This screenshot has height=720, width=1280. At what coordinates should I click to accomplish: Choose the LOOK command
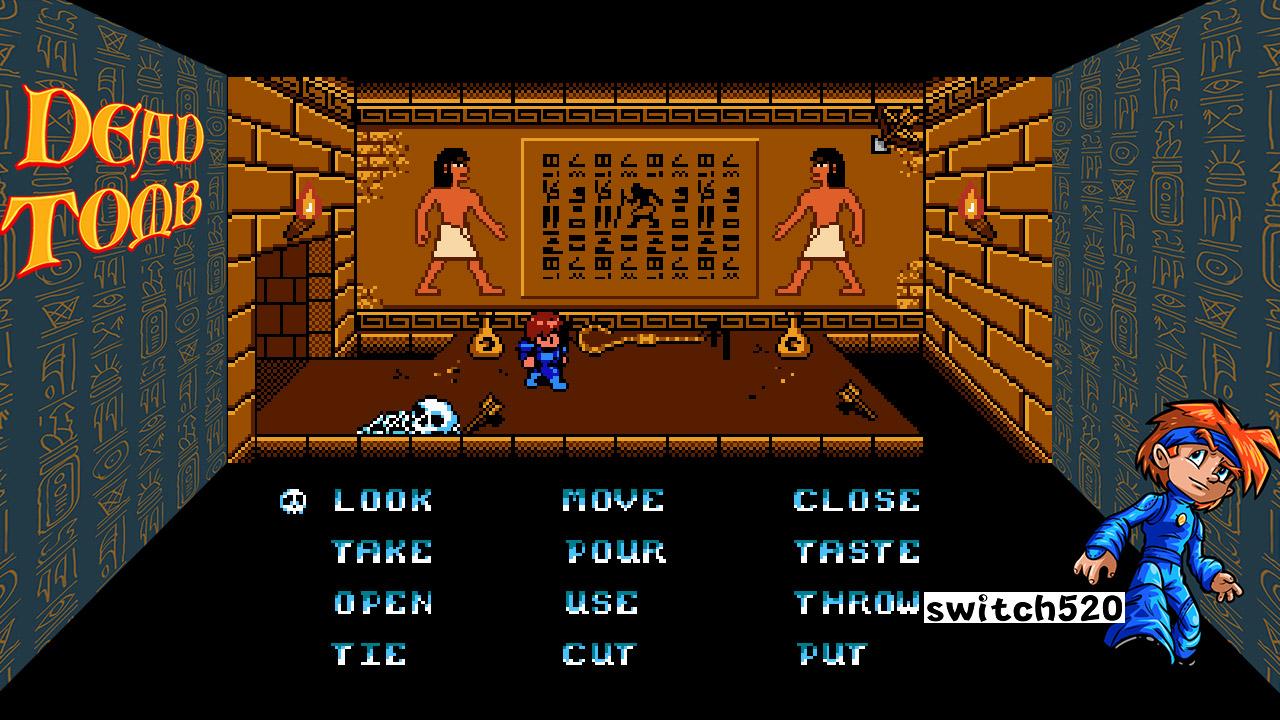click(381, 499)
